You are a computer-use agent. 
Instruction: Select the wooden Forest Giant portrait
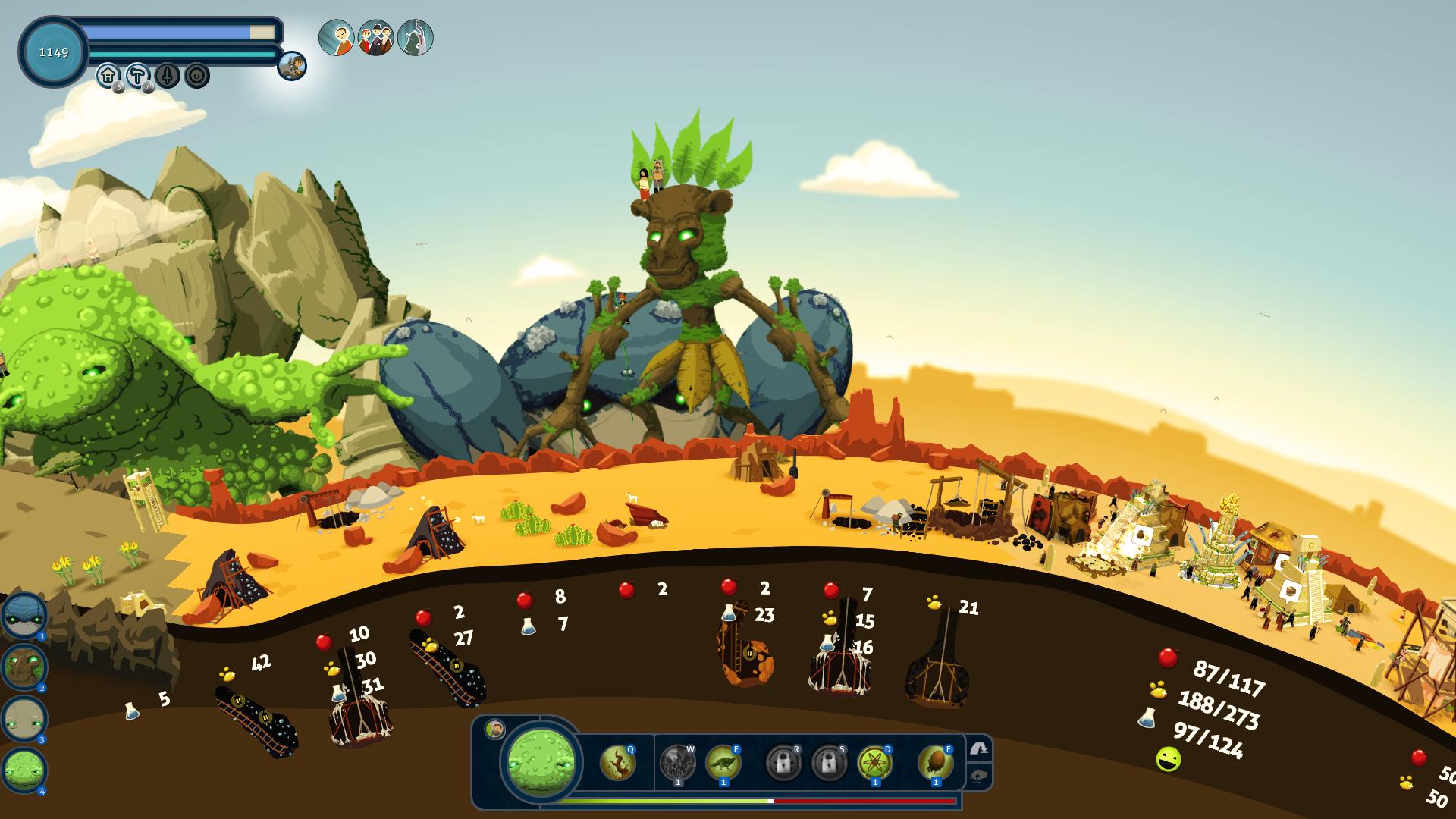pos(24,667)
